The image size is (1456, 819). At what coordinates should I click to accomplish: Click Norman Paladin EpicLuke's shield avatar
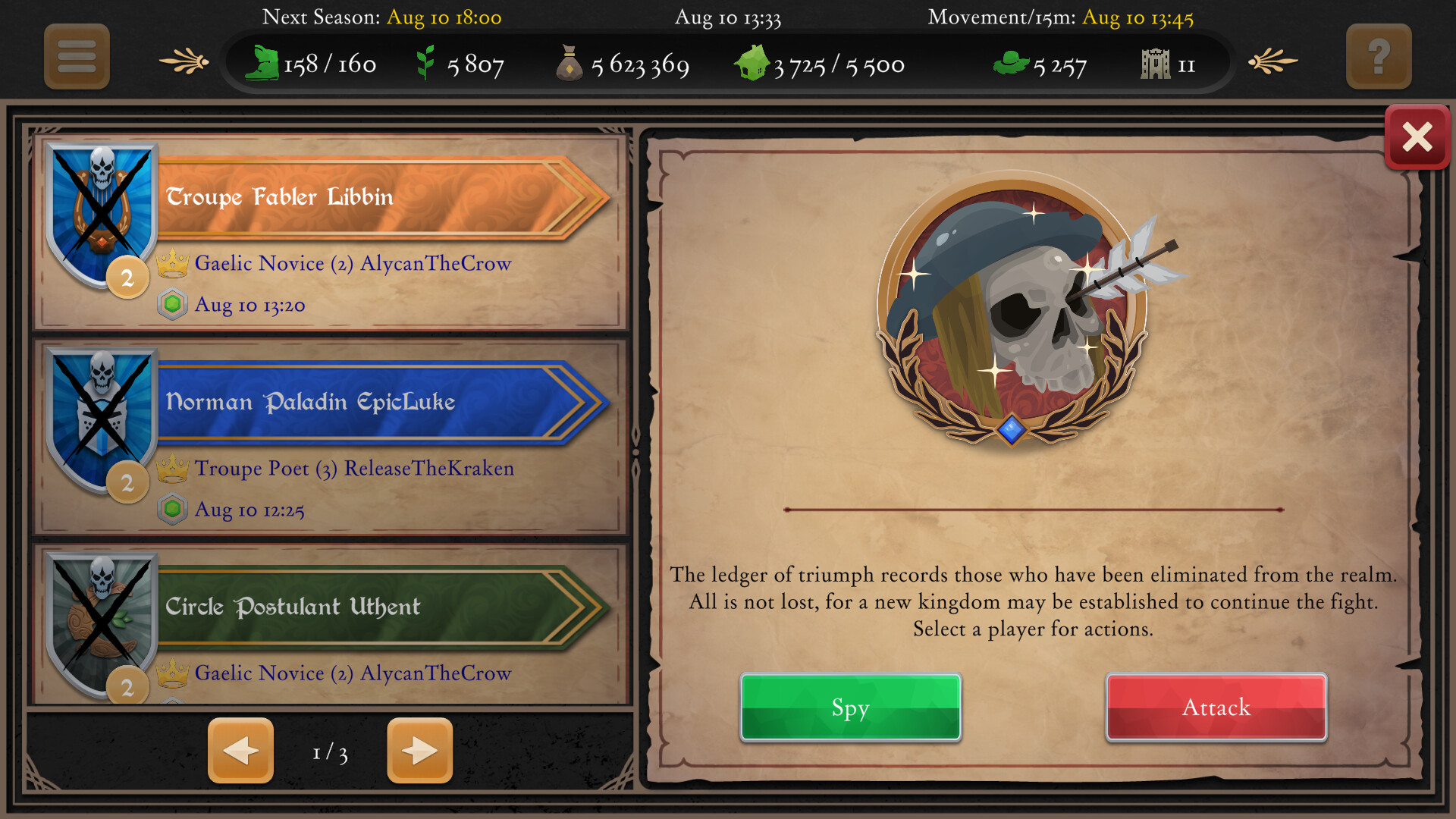pyautogui.click(x=101, y=413)
